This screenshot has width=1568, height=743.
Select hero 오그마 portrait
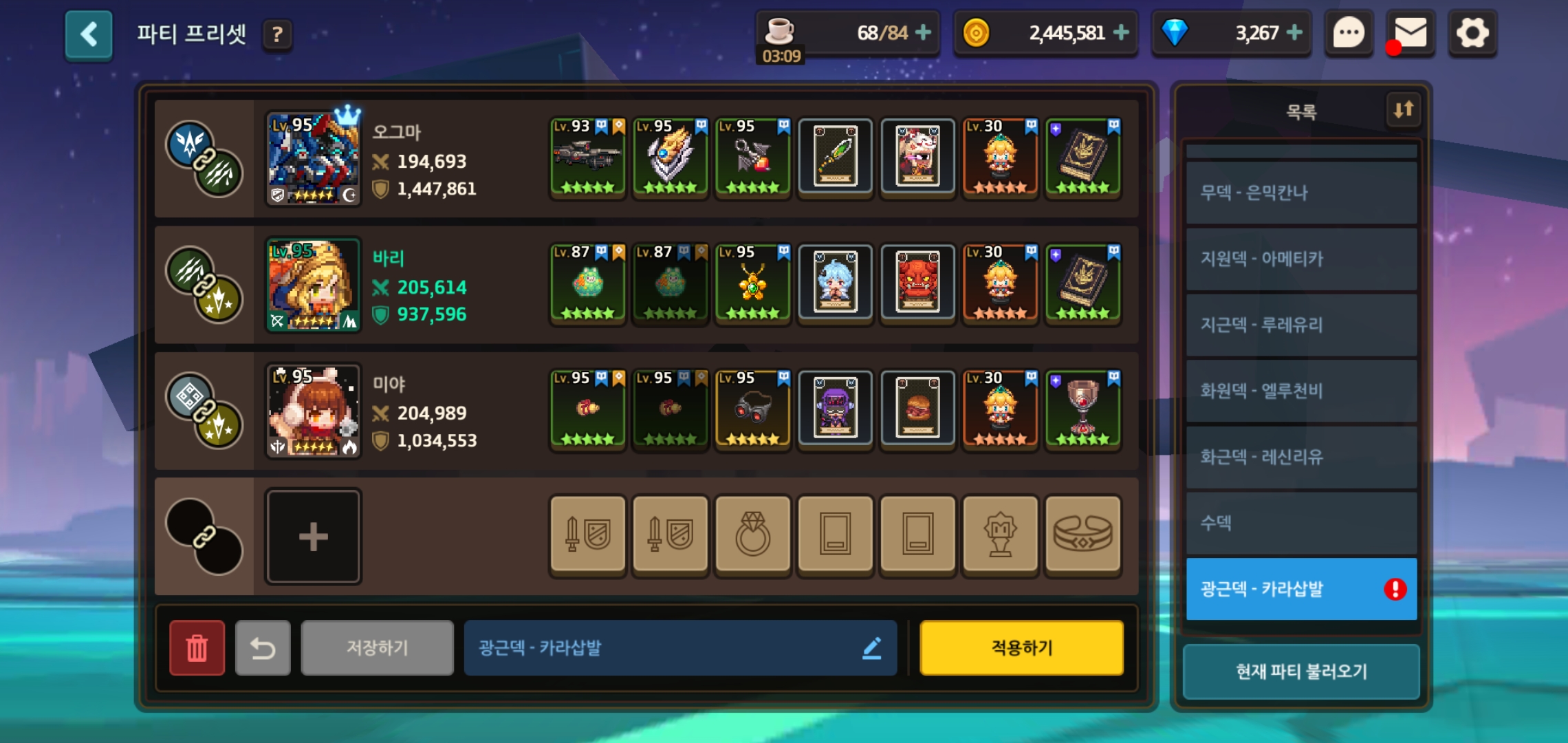tap(313, 160)
